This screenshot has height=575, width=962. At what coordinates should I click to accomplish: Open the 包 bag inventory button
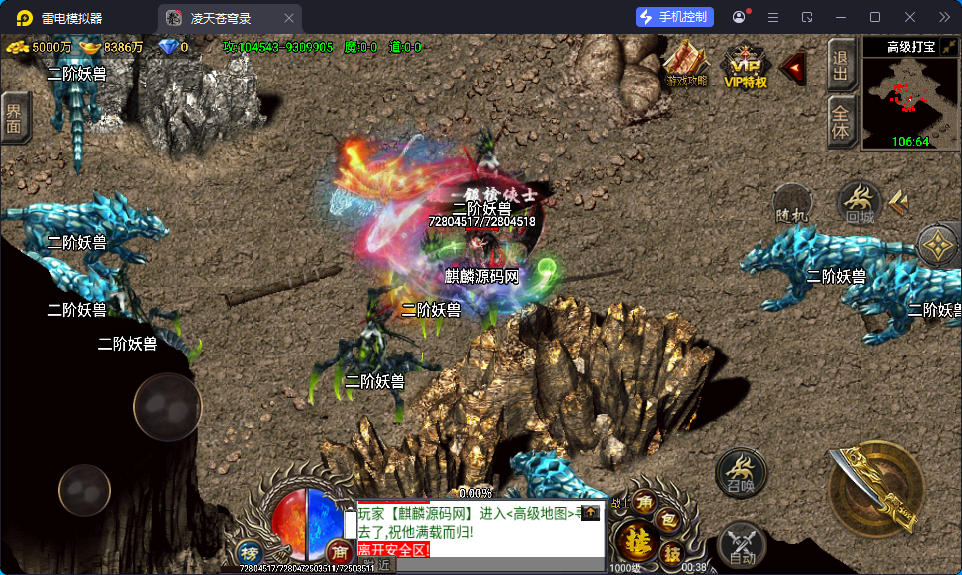[x=671, y=521]
